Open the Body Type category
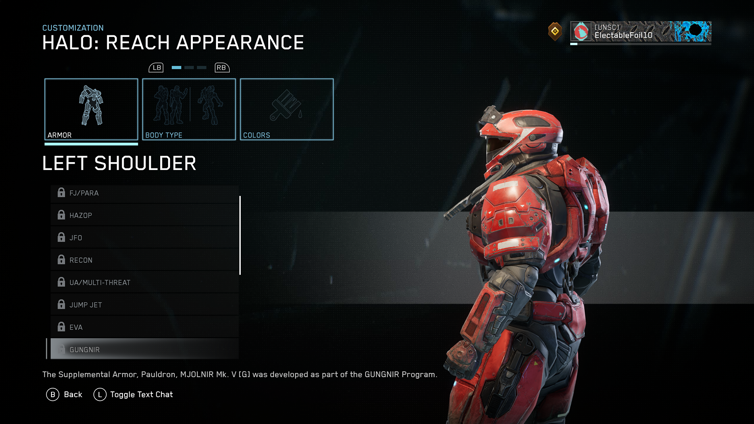 189,109
